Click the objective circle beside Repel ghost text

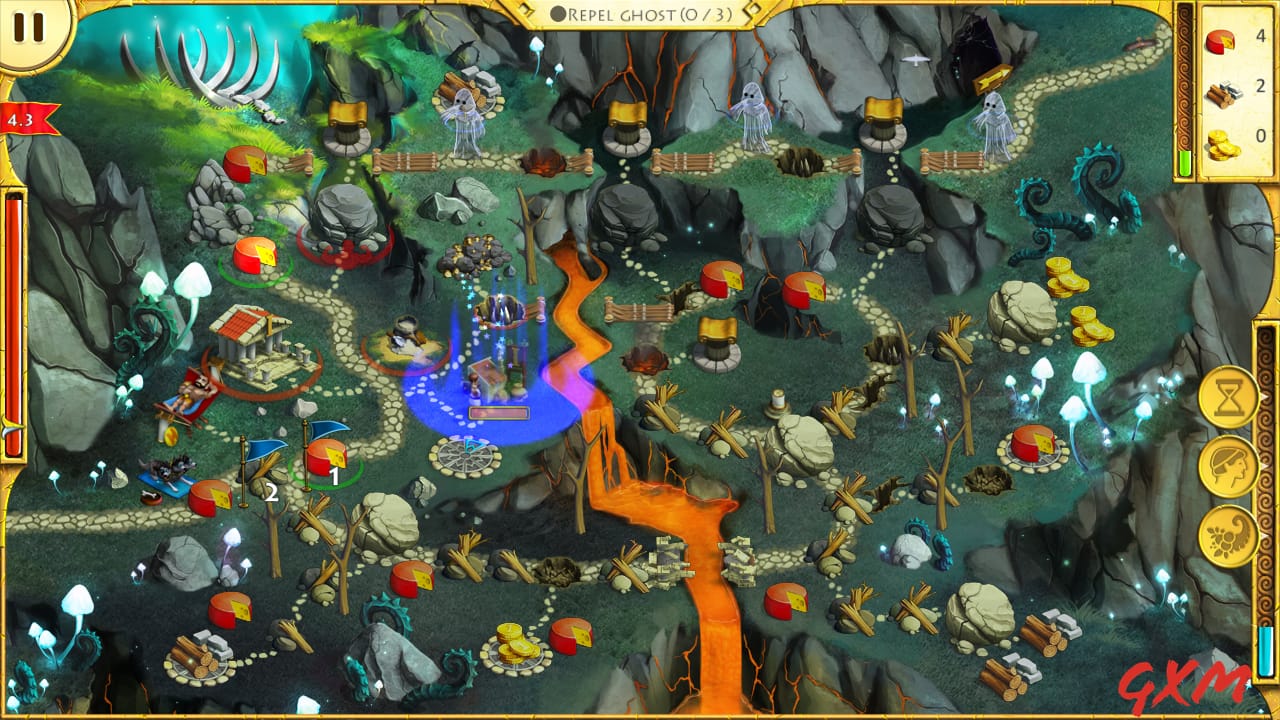pos(557,14)
